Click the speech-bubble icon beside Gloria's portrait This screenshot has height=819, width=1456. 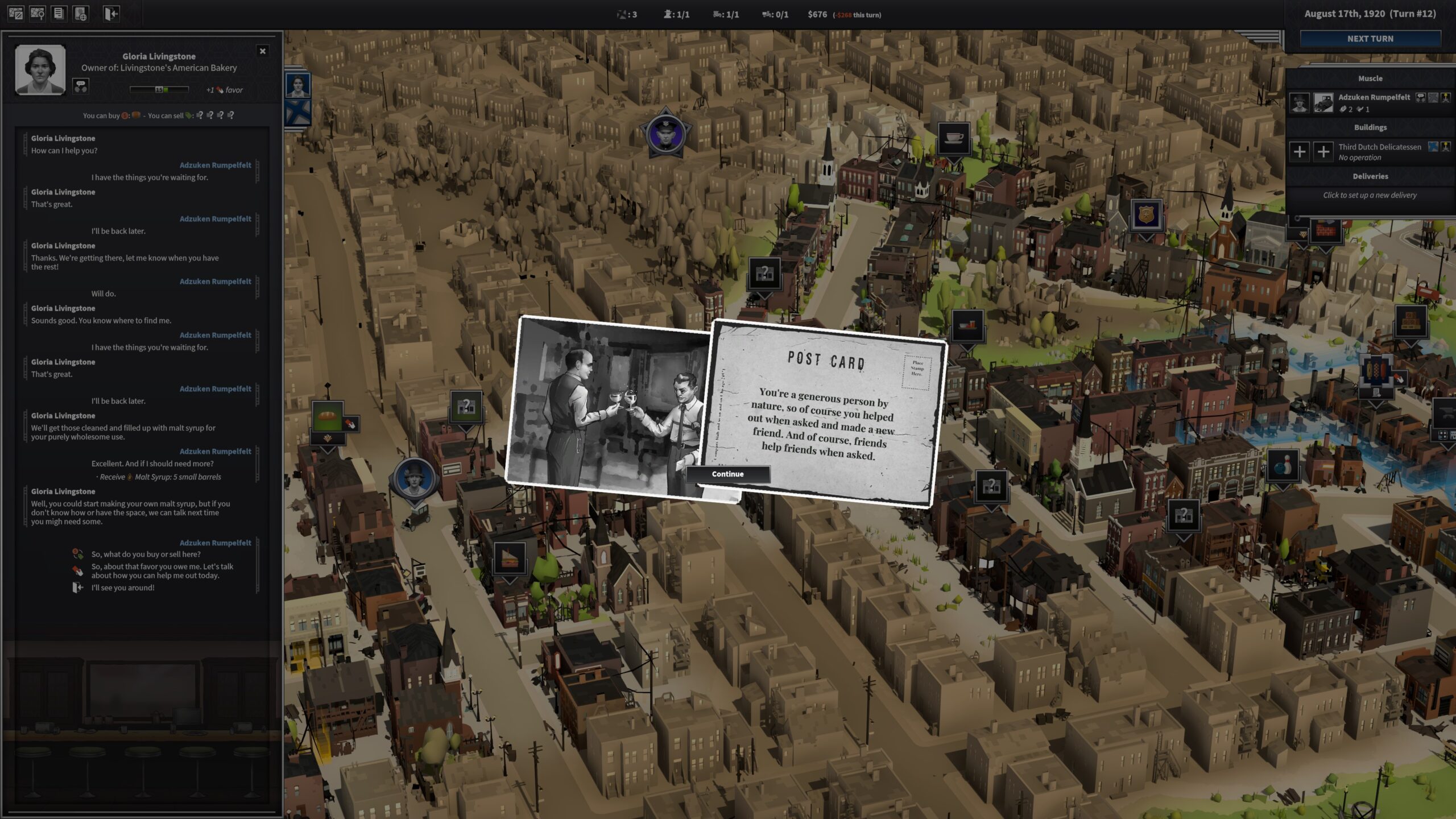(x=81, y=86)
